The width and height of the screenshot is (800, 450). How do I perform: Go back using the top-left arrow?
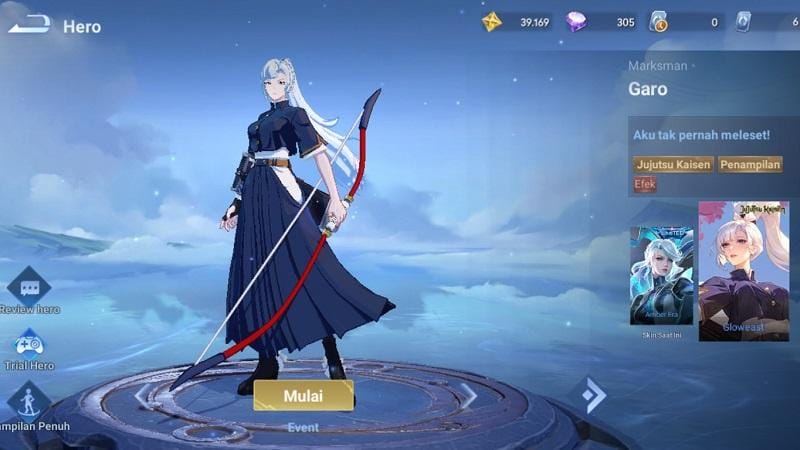pyautogui.click(x=29, y=24)
